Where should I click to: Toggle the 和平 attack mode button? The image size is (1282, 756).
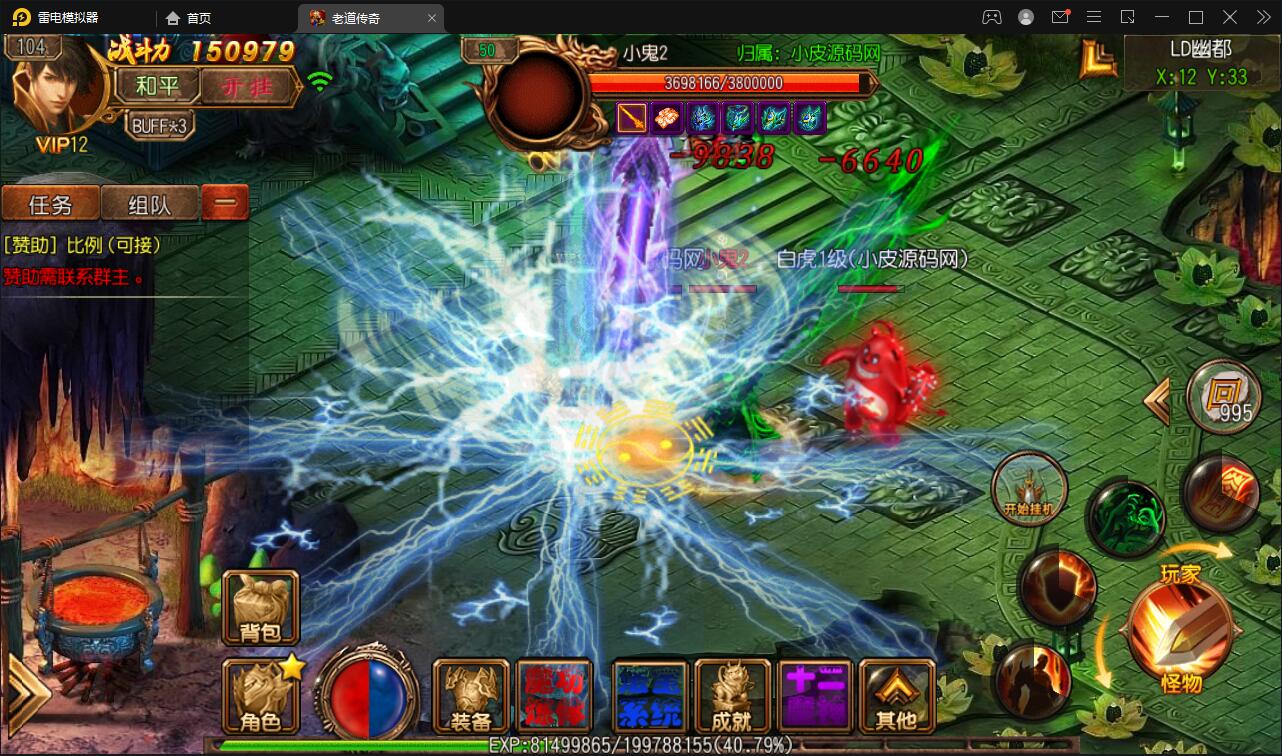158,86
